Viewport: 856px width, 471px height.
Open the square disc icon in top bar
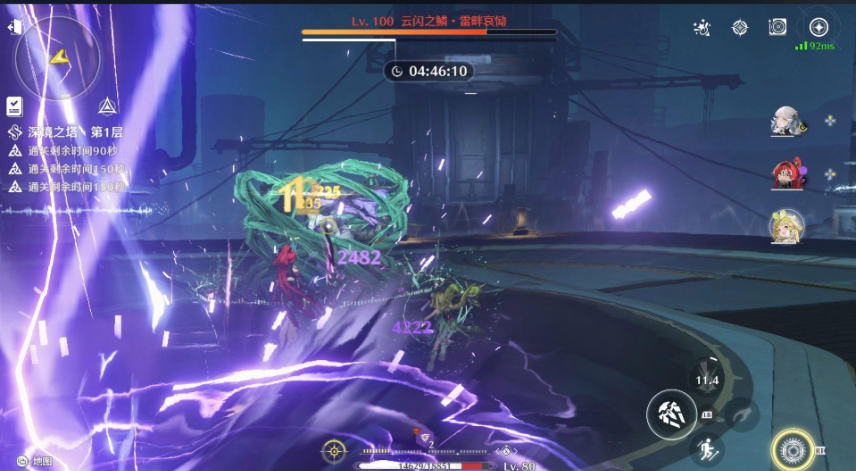click(x=777, y=28)
